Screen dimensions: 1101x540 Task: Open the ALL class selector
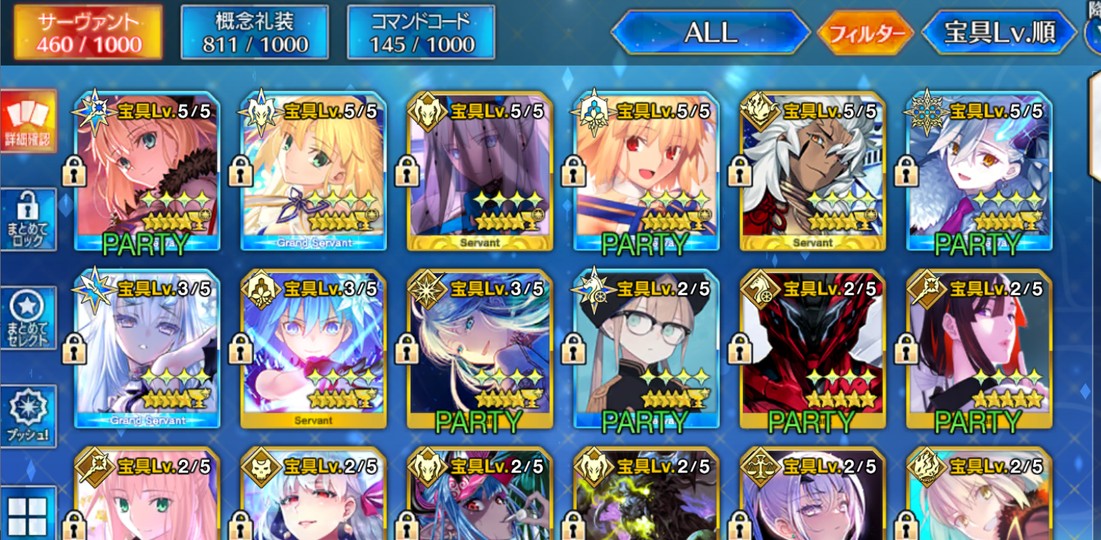(x=710, y=32)
